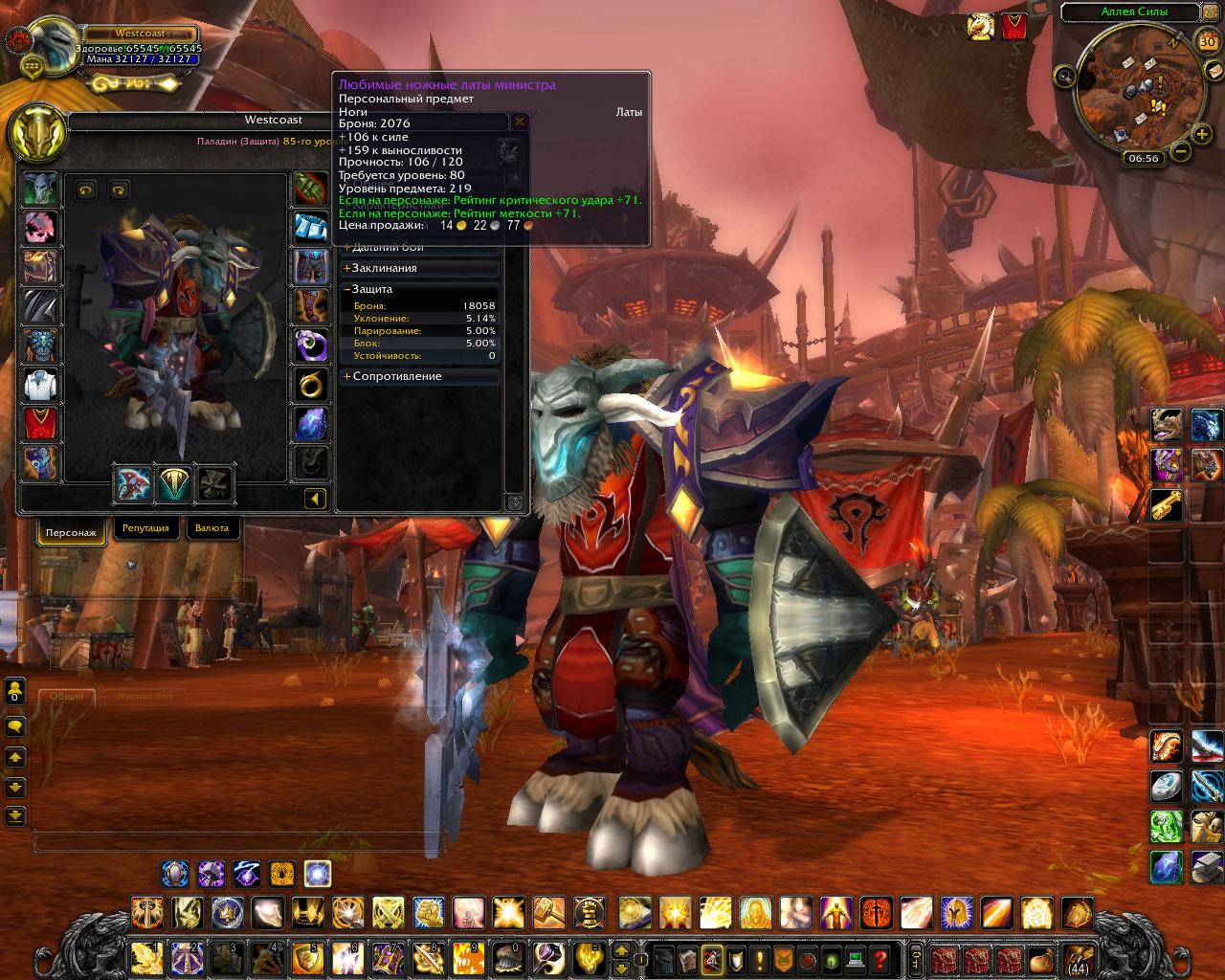The width and height of the screenshot is (1225, 980).
Task: Select the white shirt equipment slot
Action: tap(40, 385)
